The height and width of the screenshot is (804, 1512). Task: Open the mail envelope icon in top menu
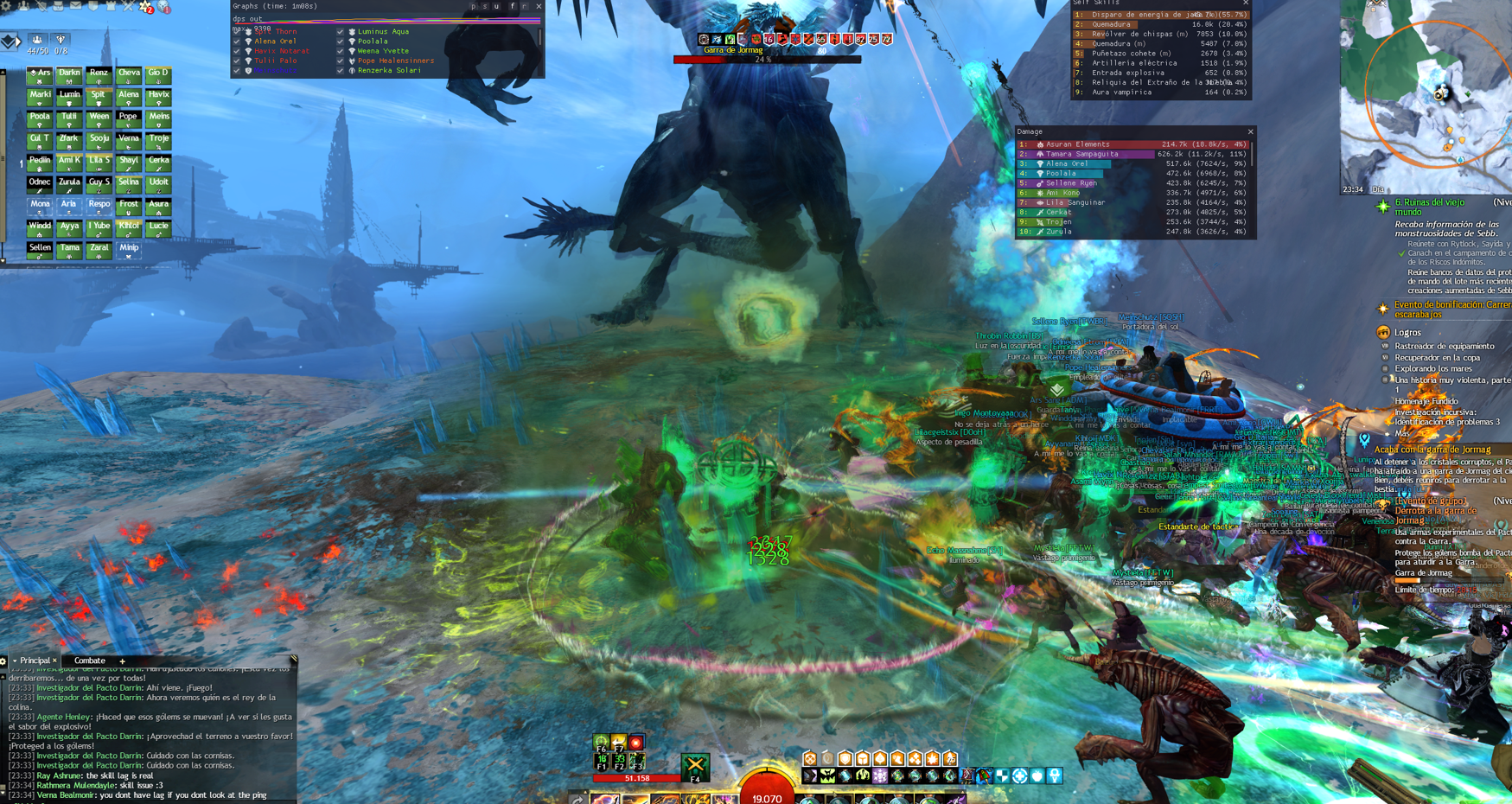(x=75, y=6)
